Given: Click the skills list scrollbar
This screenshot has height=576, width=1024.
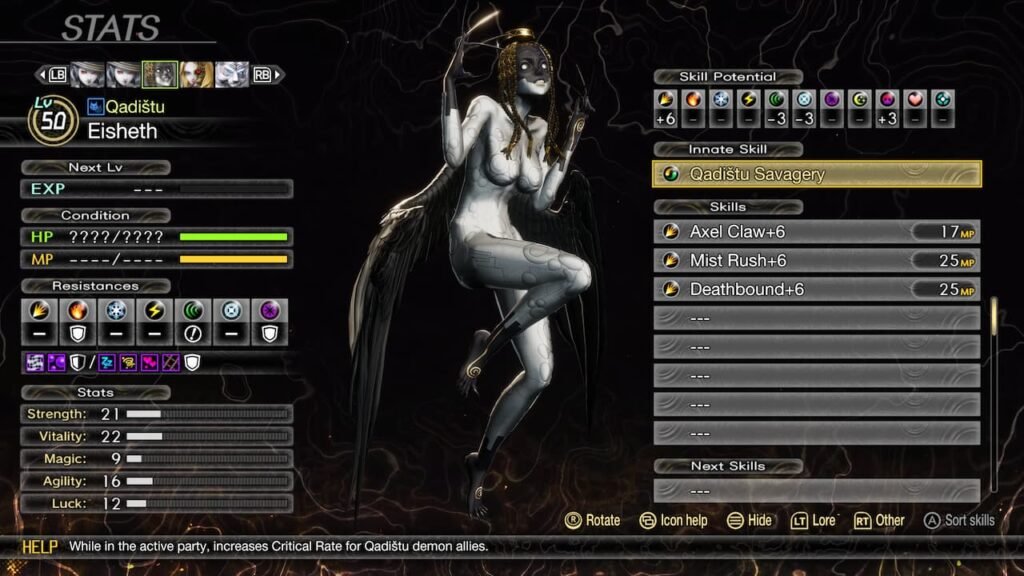Looking at the screenshot, I should [993, 318].
